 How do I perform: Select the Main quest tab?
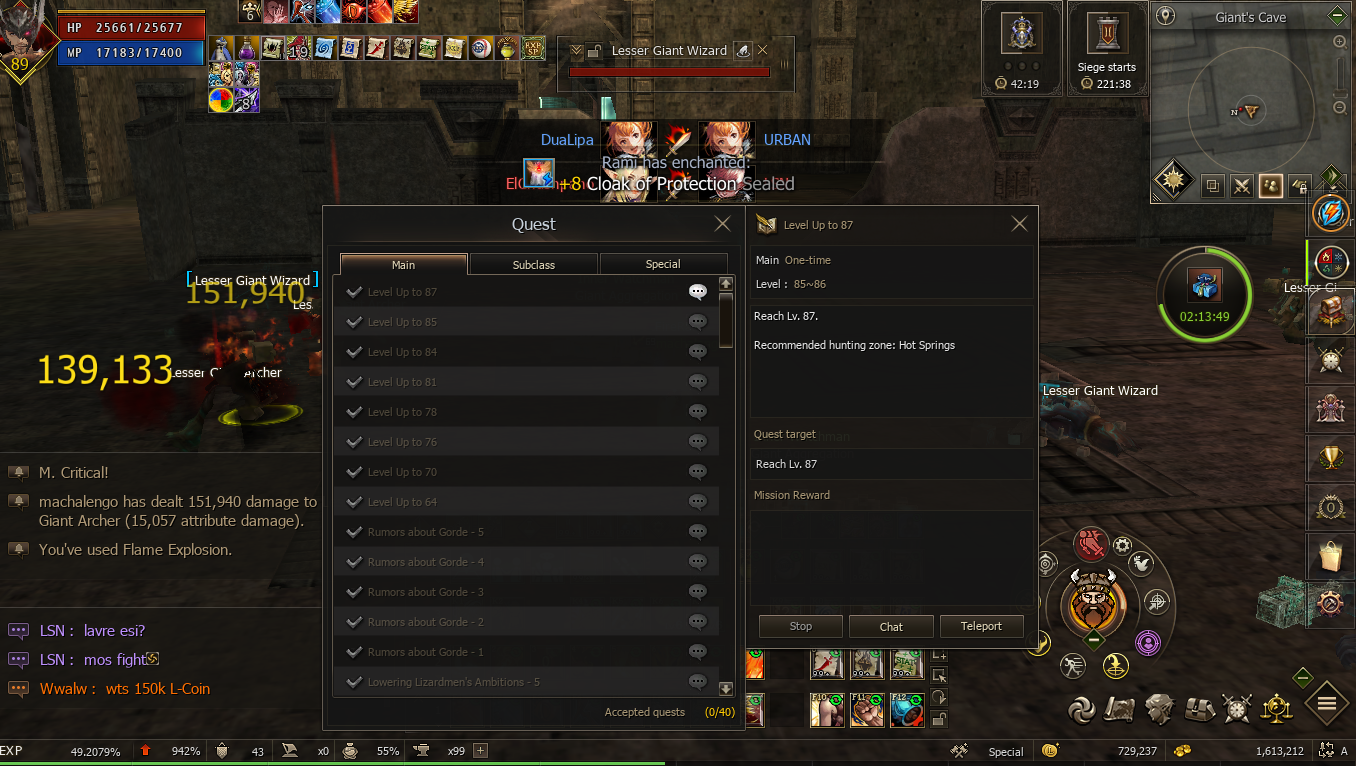click(404, 264)
